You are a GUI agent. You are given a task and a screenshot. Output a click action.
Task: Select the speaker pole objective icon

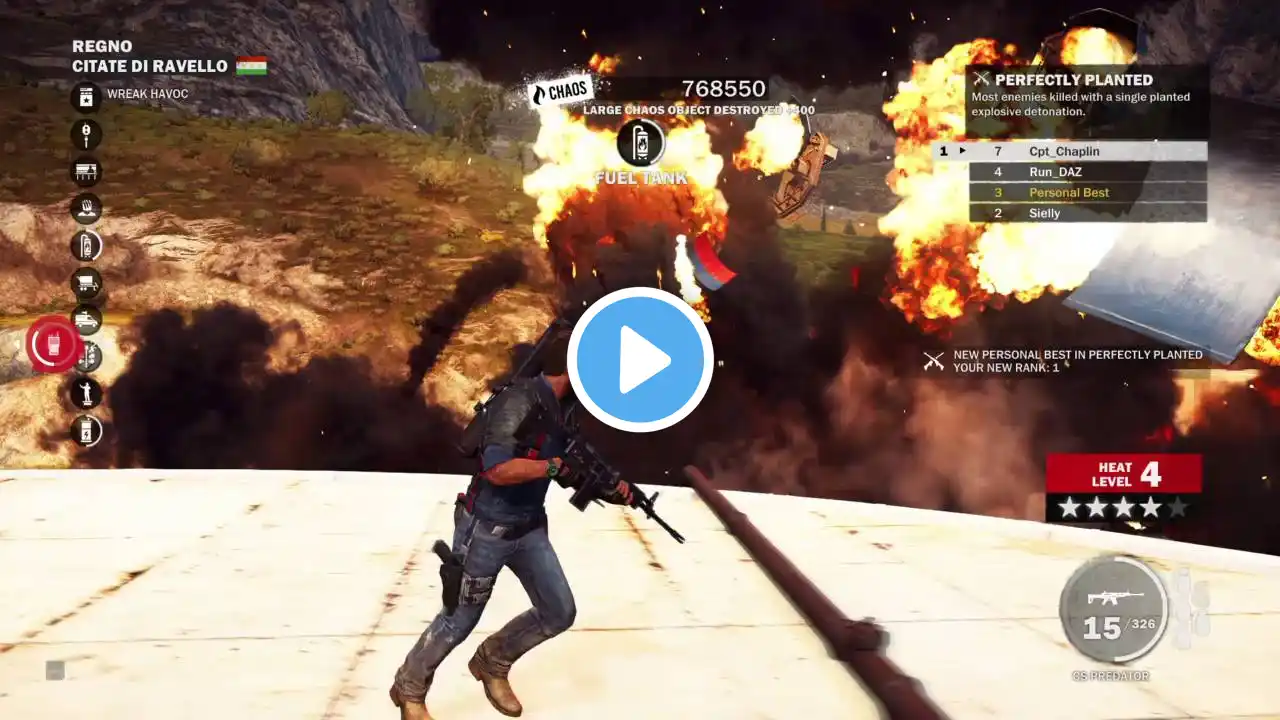click(x=86, y=134)
